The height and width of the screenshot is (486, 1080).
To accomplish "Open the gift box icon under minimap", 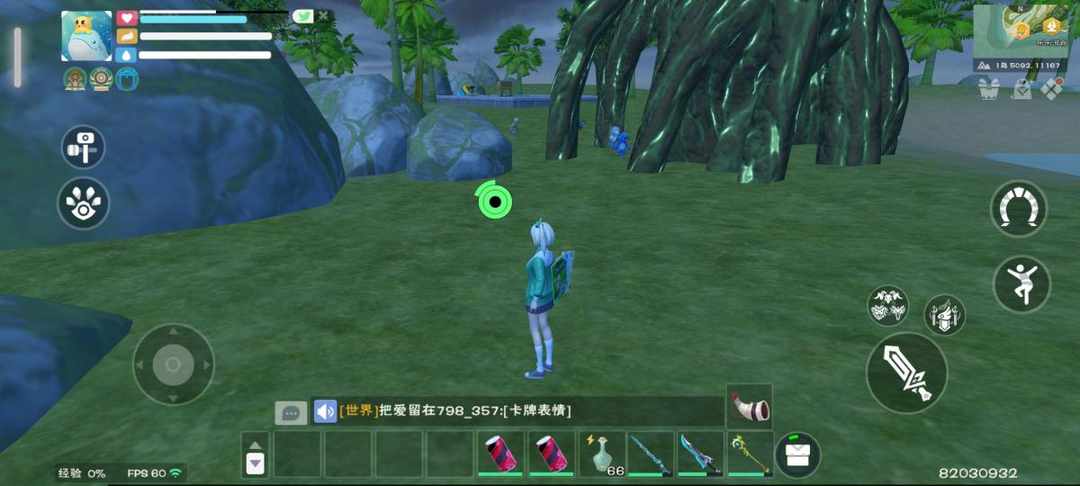I will 989,90.
